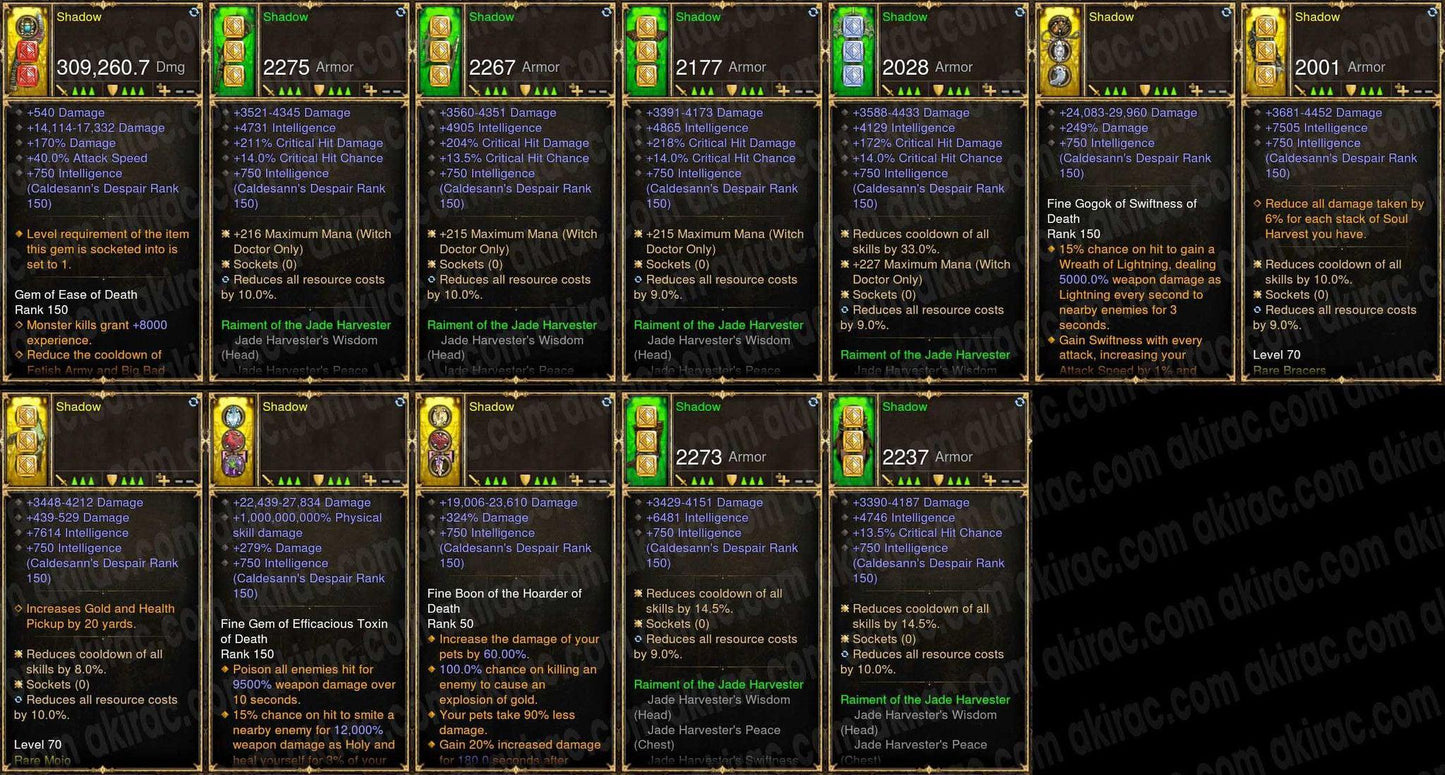Click the plus icon on the 2028 Armor item card
The width and height of the screenshot is (1445, 775).
click(989, 88)
